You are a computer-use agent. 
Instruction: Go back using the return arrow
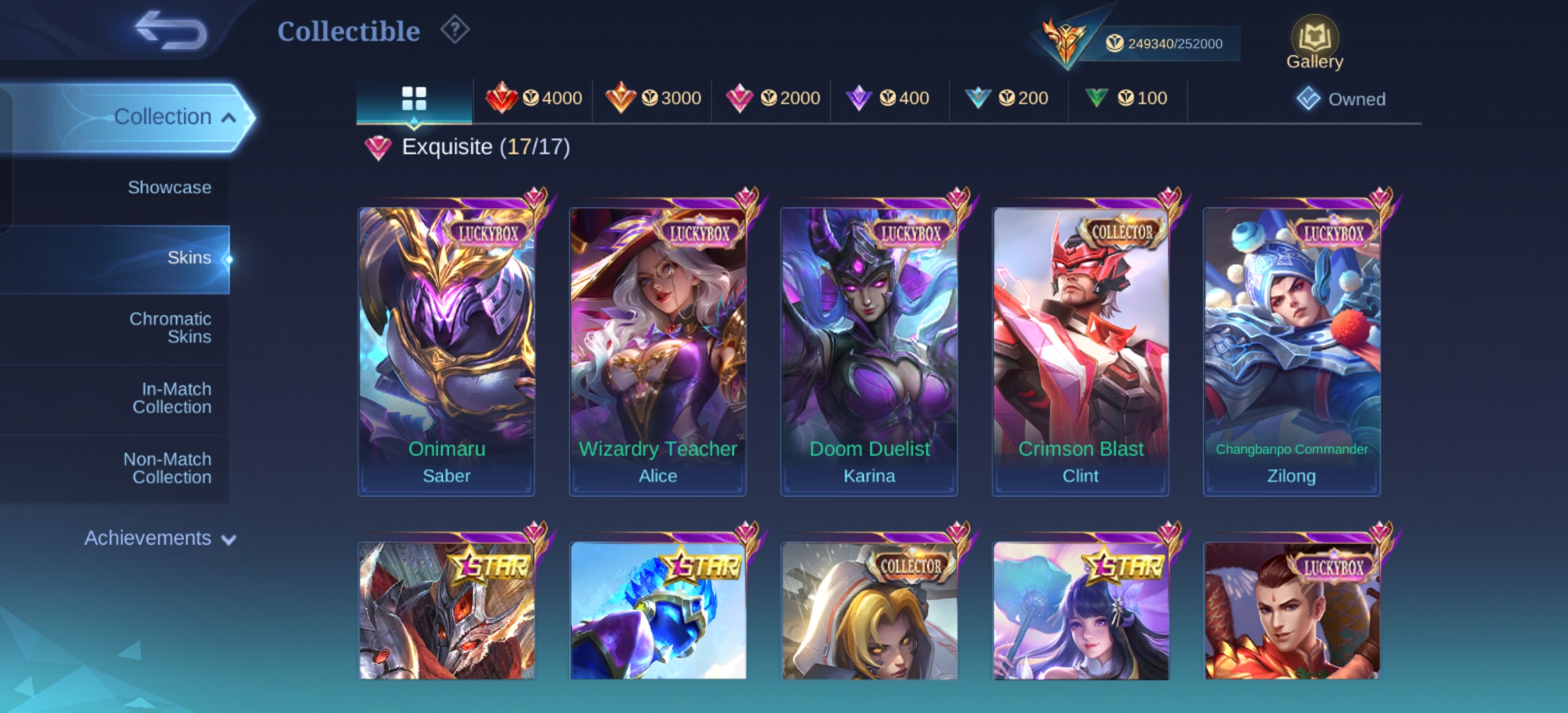[x=170, y=30]
